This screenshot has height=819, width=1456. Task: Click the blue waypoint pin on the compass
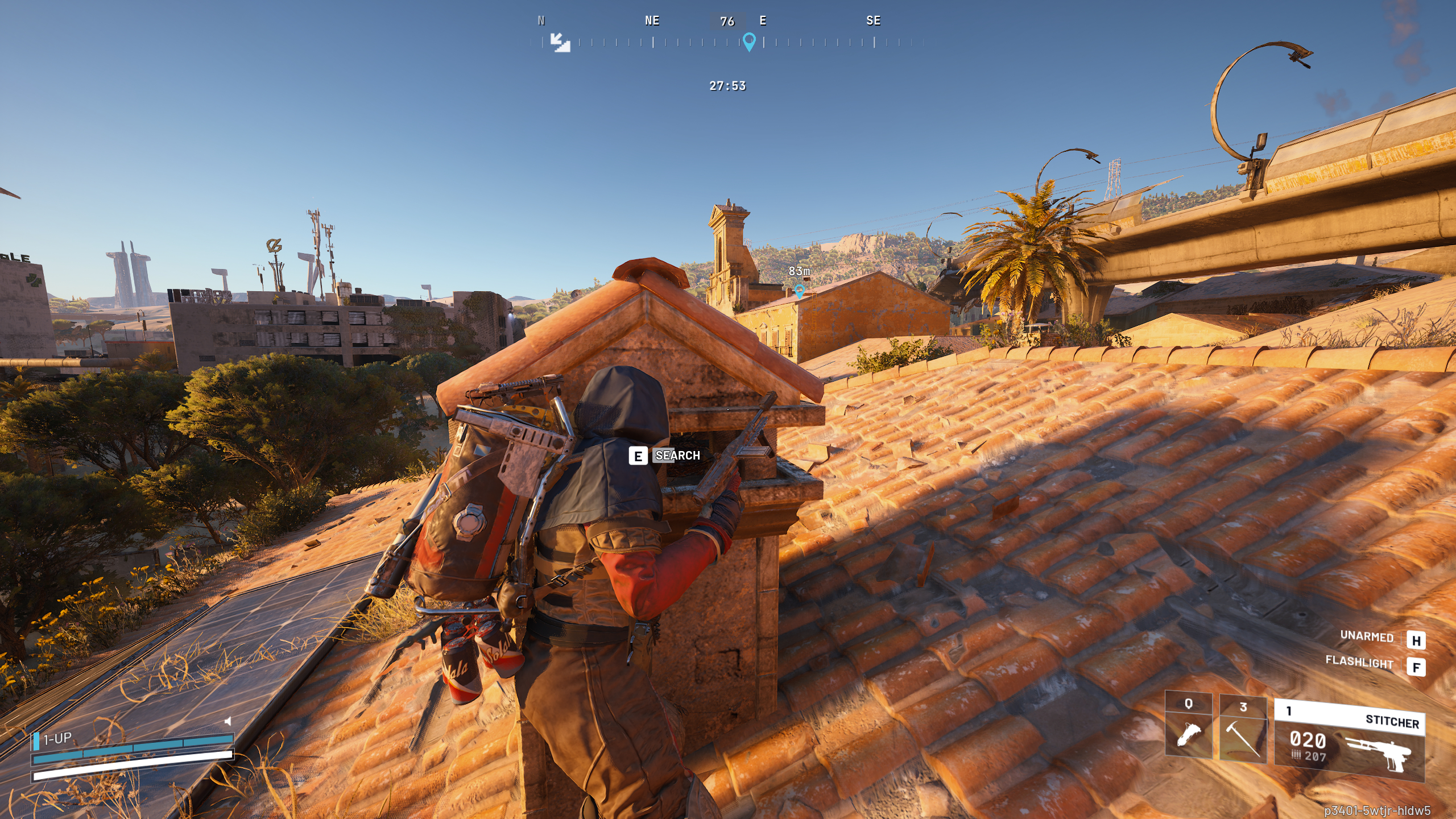point(748,40)
